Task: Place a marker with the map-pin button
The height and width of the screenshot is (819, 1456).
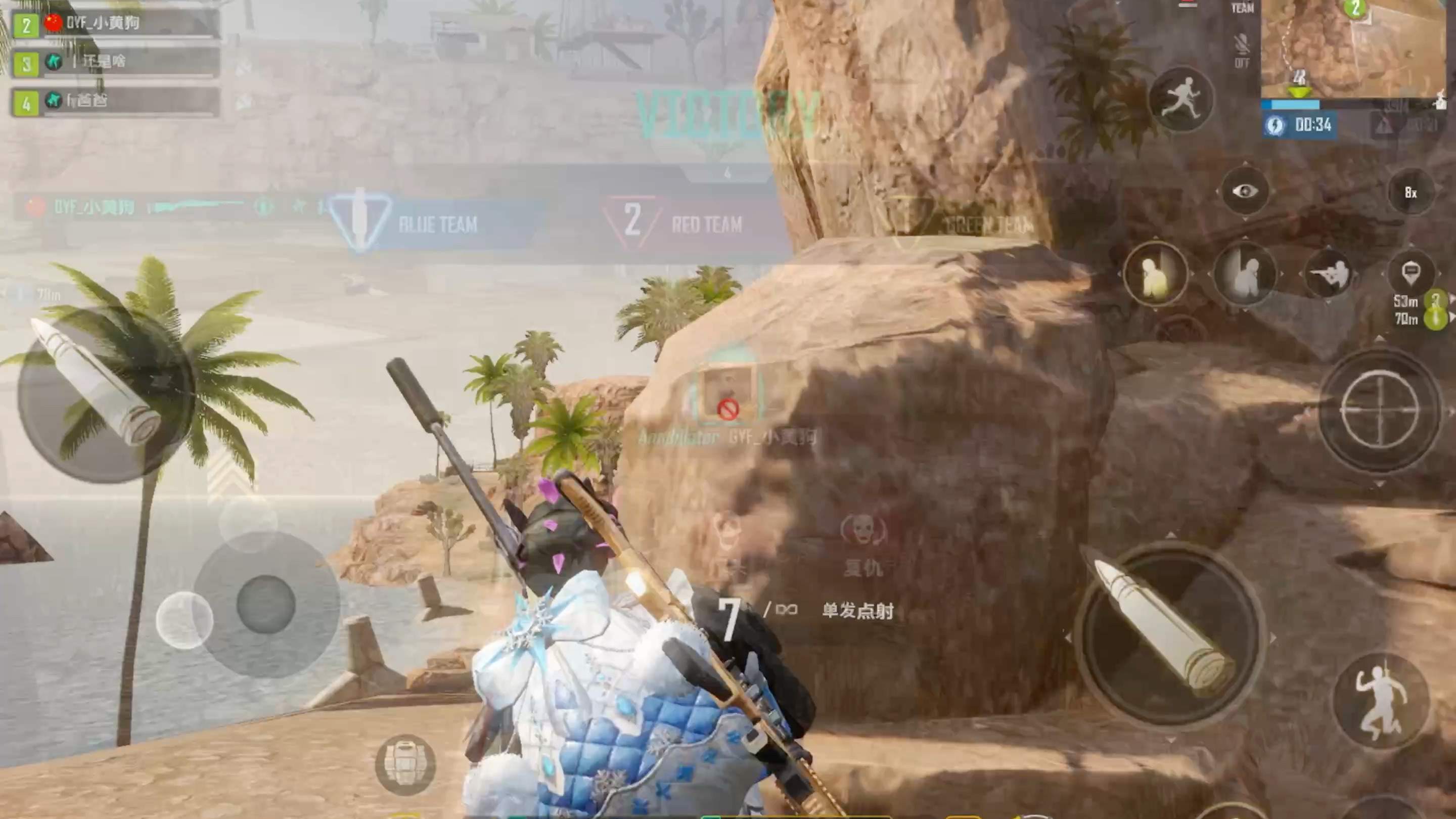Action: tap(1411, 274)
